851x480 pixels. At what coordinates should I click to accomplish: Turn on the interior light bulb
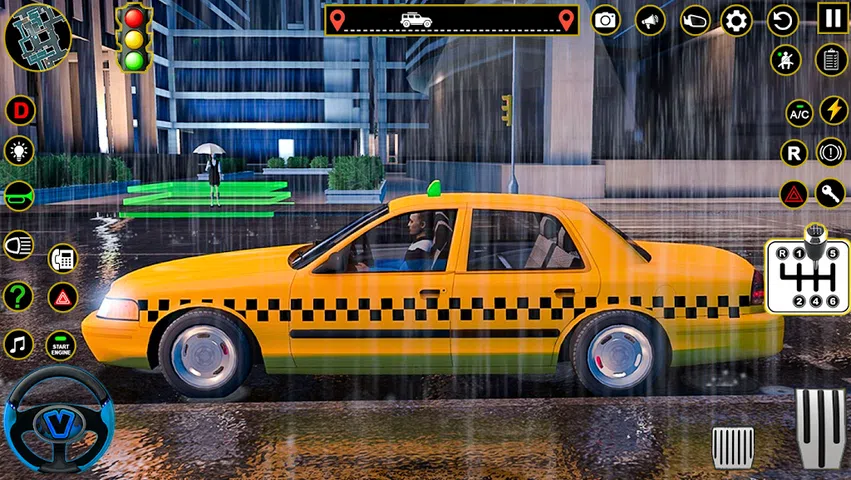(x=19, y=151)
